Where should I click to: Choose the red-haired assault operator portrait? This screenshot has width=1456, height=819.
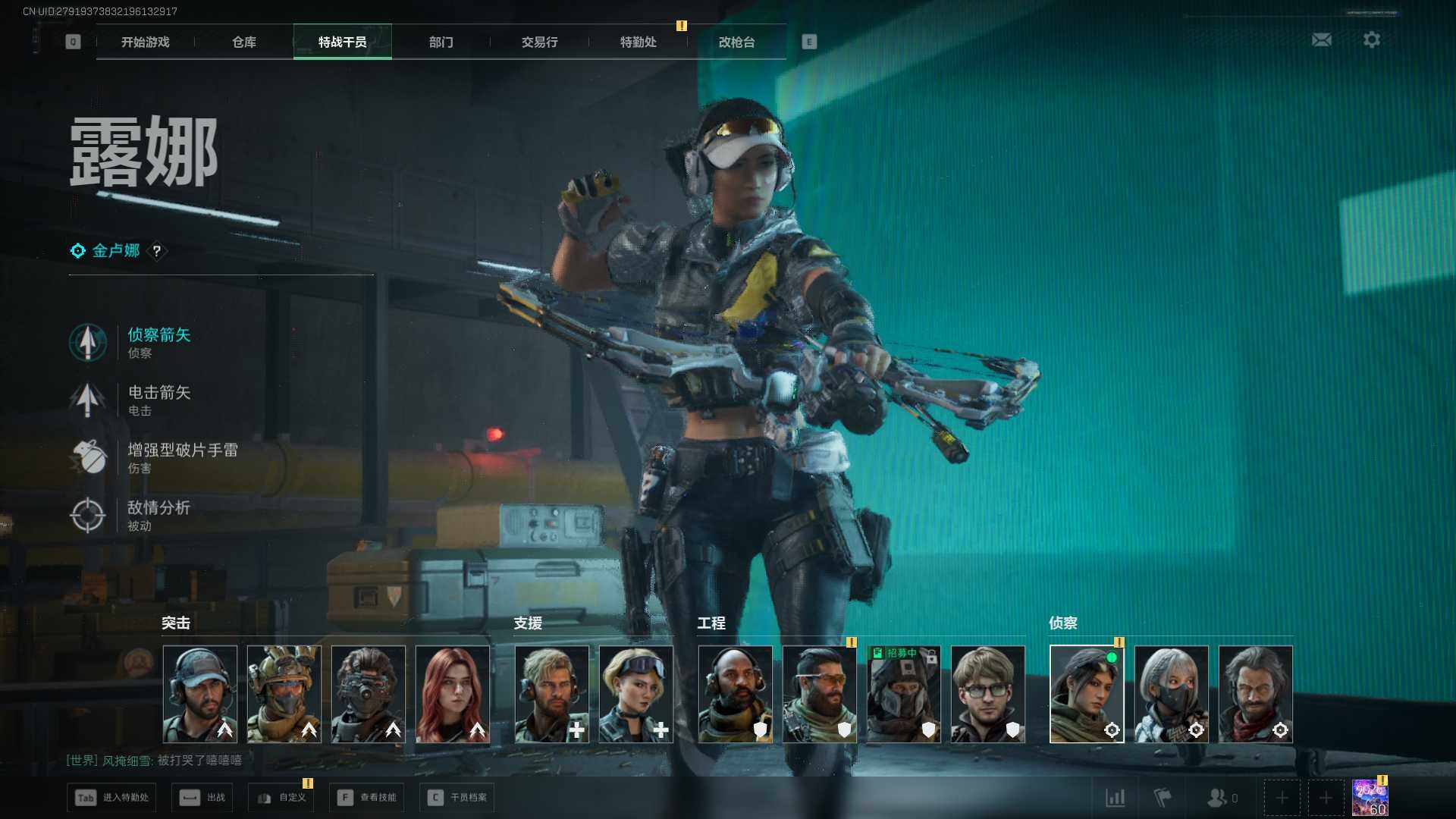(453, 694)
